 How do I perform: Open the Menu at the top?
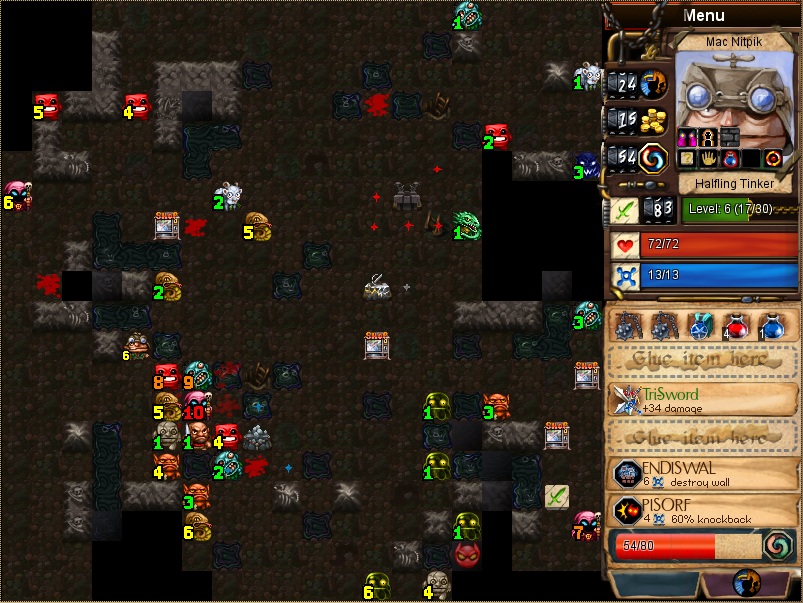[703, 15]
